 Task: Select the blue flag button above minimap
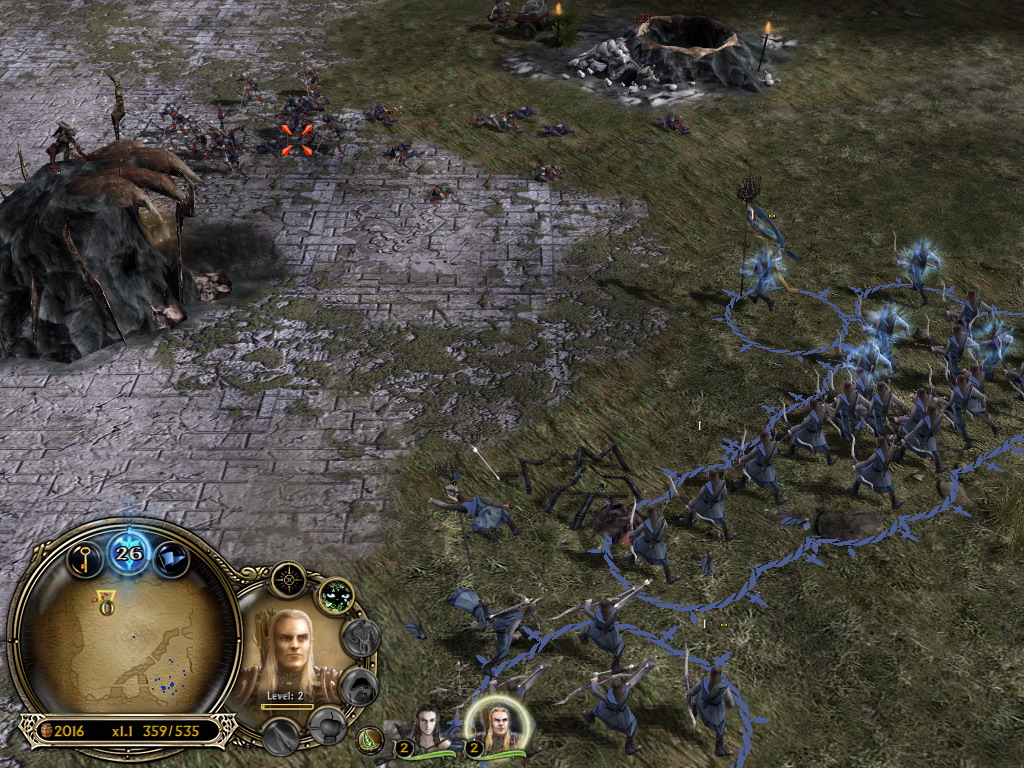(171, 556)
